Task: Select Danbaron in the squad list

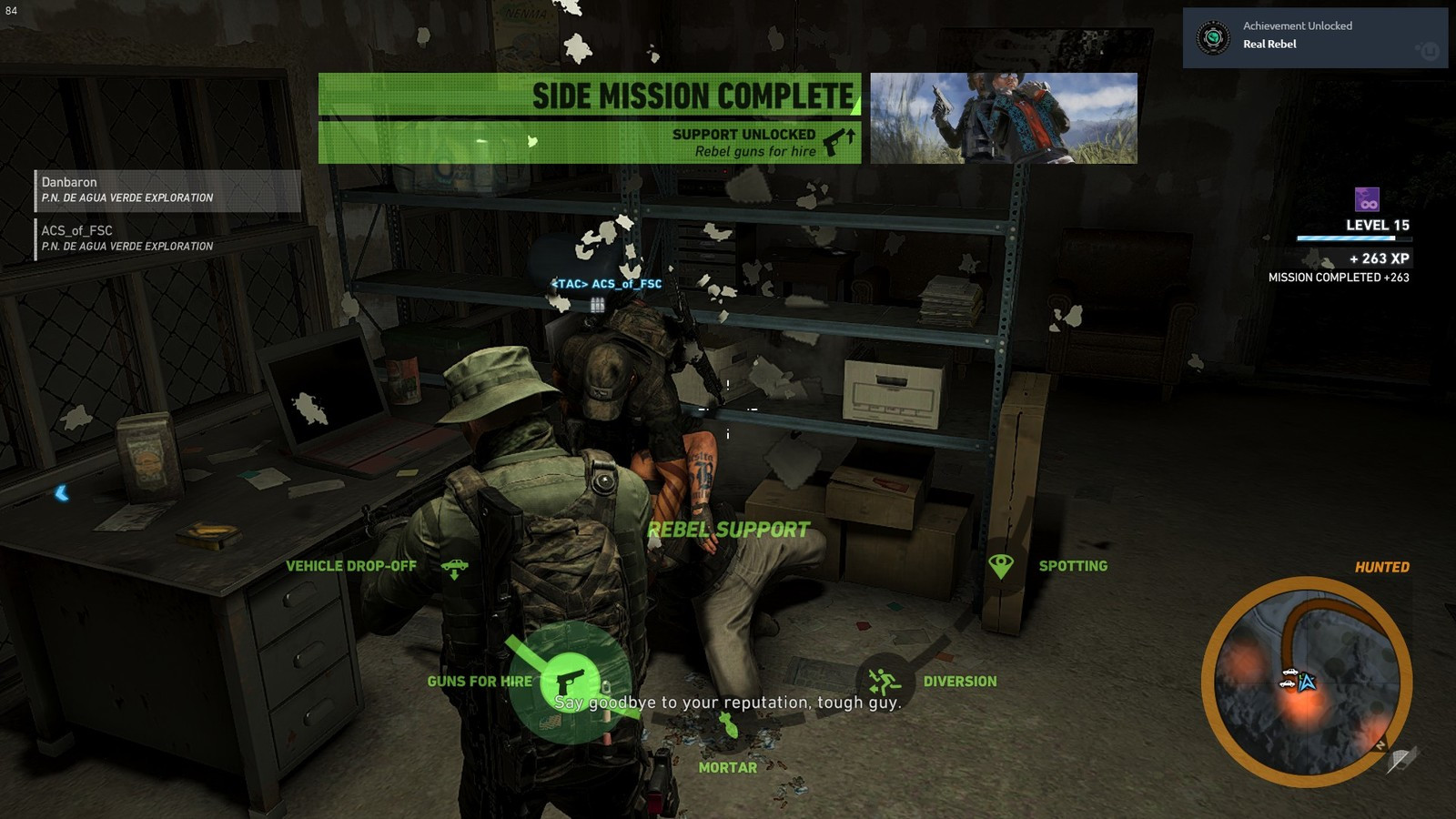Action: pyautogui.click(x=168, y=190)
